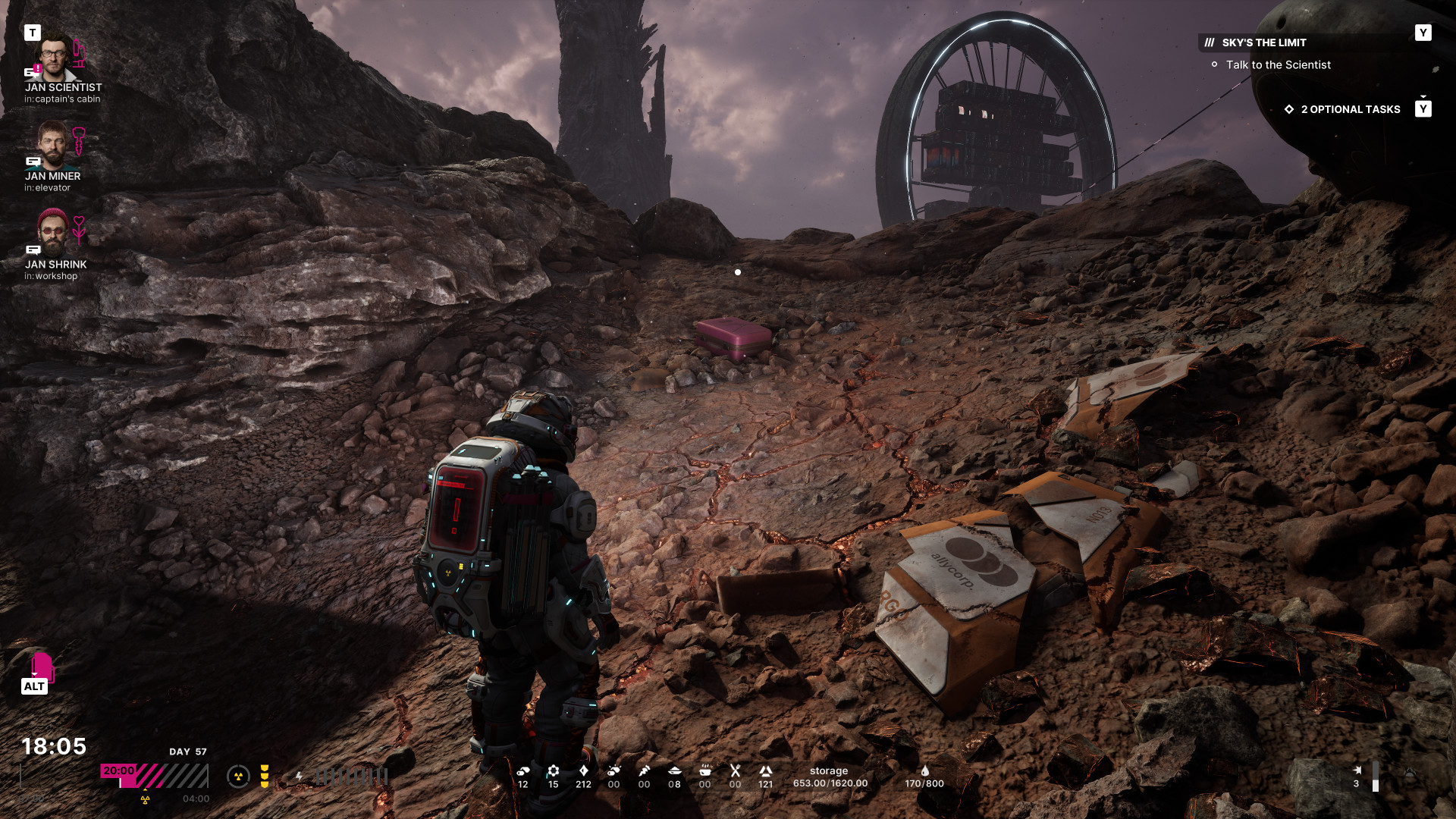Click the radiation hazard icon
Viewport: 1456px width, 819px height.
(x=238, y=776)
